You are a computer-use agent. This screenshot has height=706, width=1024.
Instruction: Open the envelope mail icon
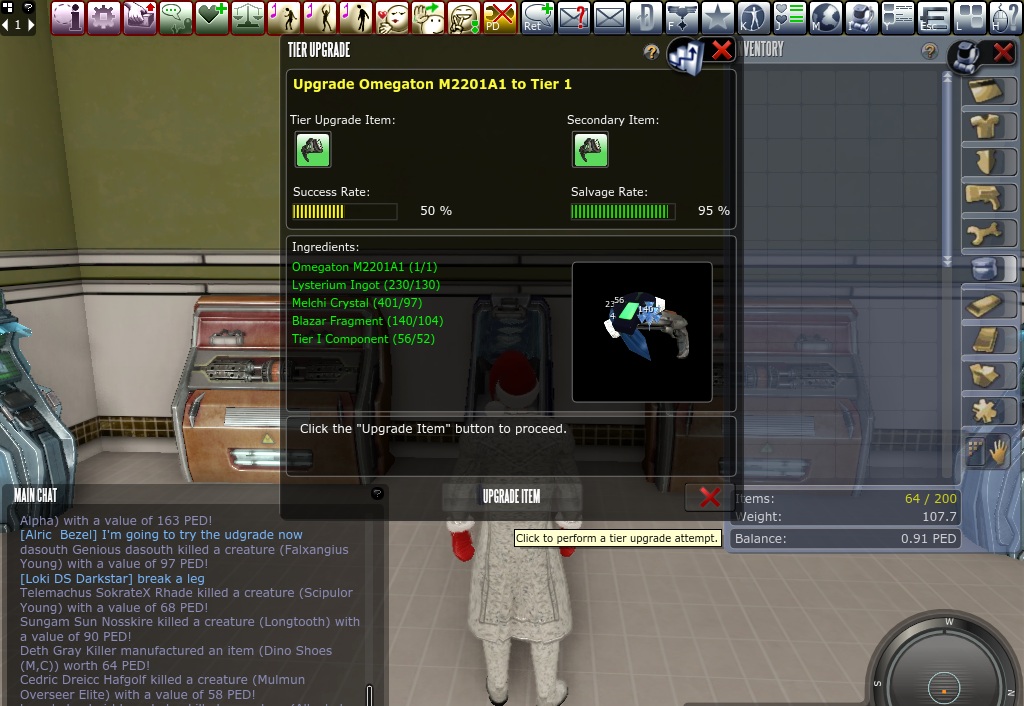coord(610,17)
